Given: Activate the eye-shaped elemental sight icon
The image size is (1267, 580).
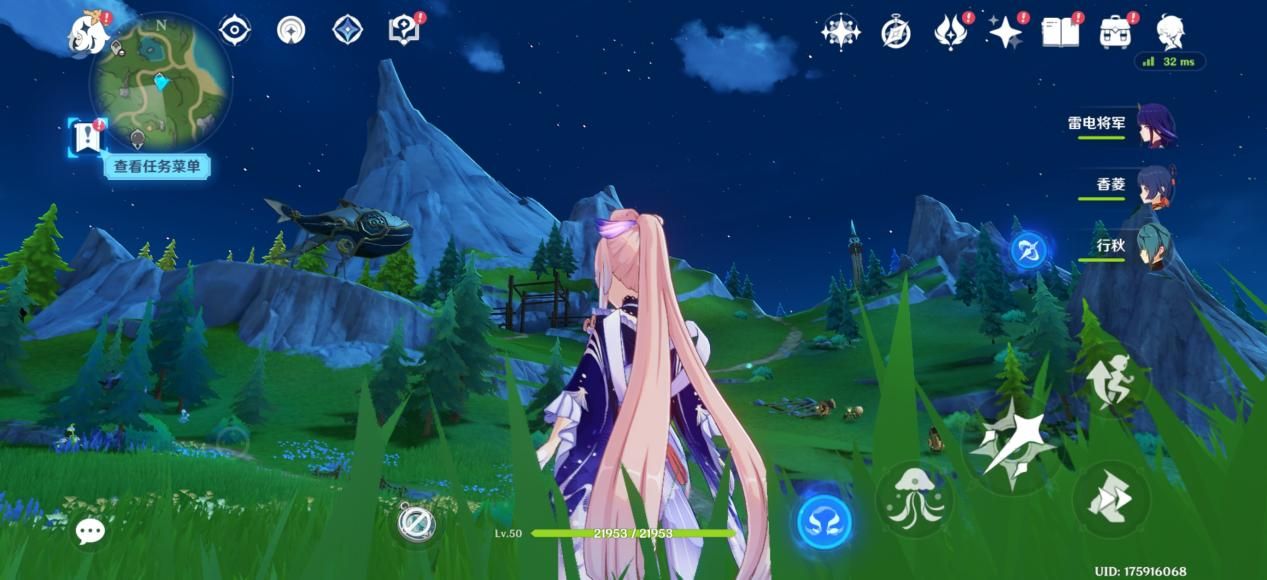Looking at the screenshot, I should tap(234, 30).
